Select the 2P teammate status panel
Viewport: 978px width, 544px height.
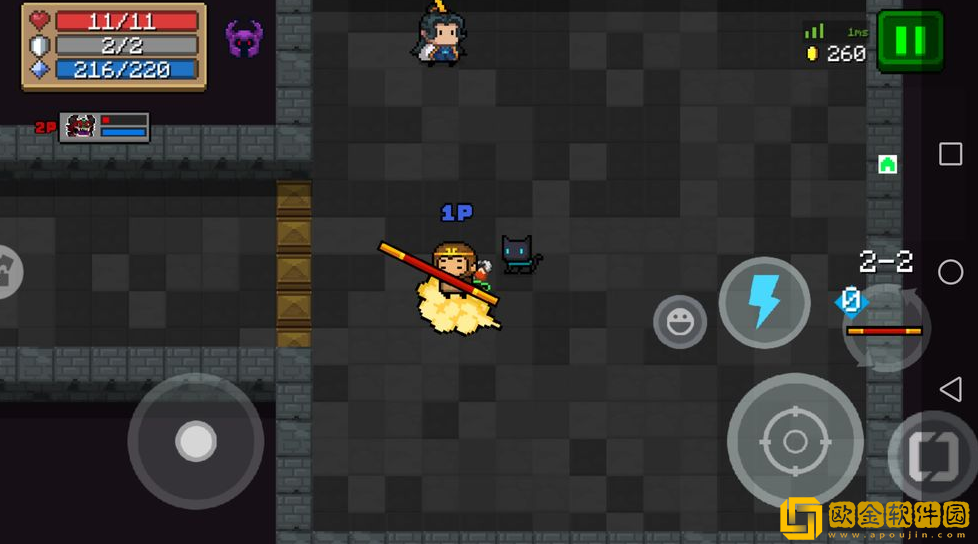coord(104,127)
